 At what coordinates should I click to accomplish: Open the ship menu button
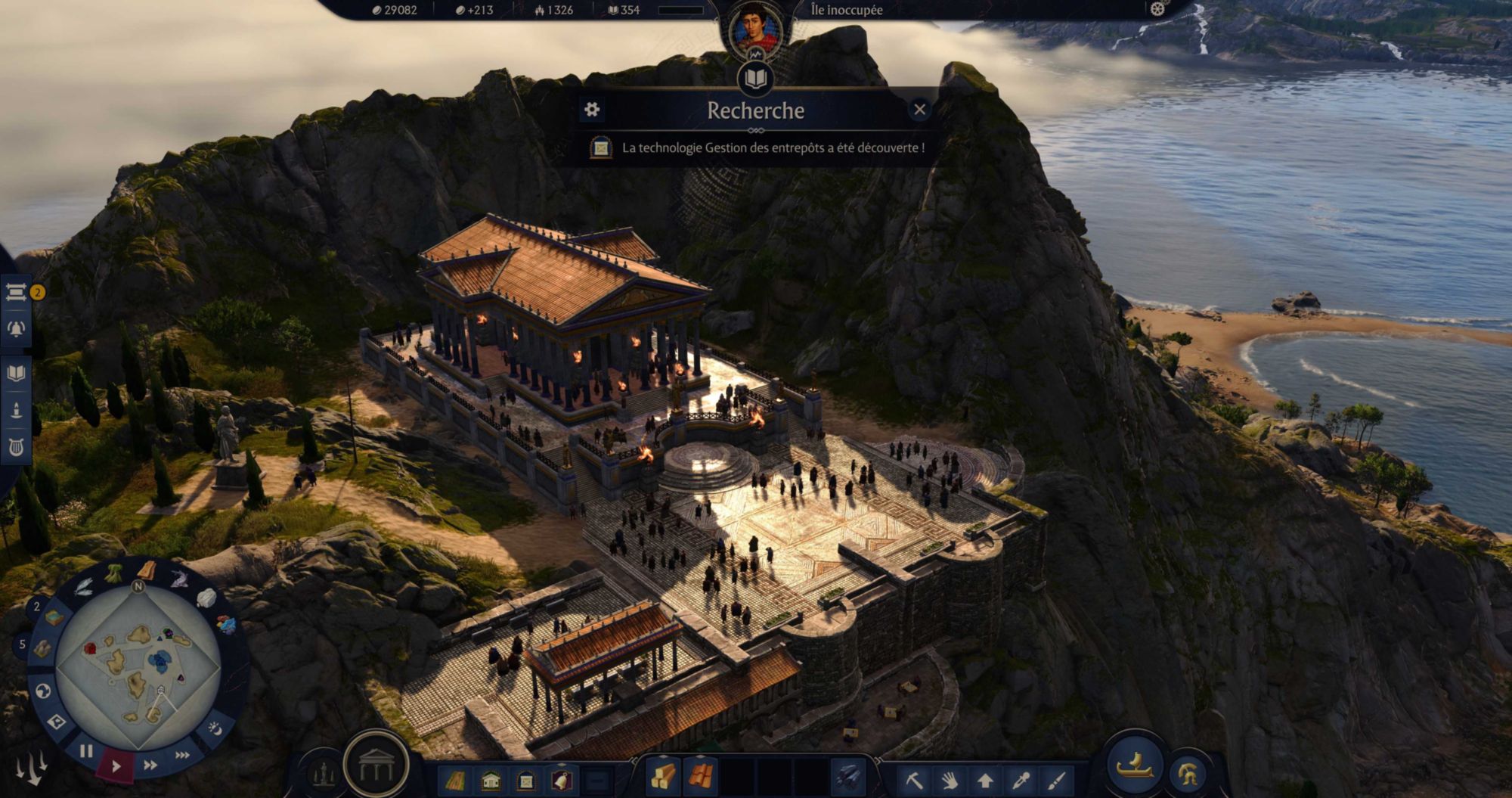(x=1135, y=765)
